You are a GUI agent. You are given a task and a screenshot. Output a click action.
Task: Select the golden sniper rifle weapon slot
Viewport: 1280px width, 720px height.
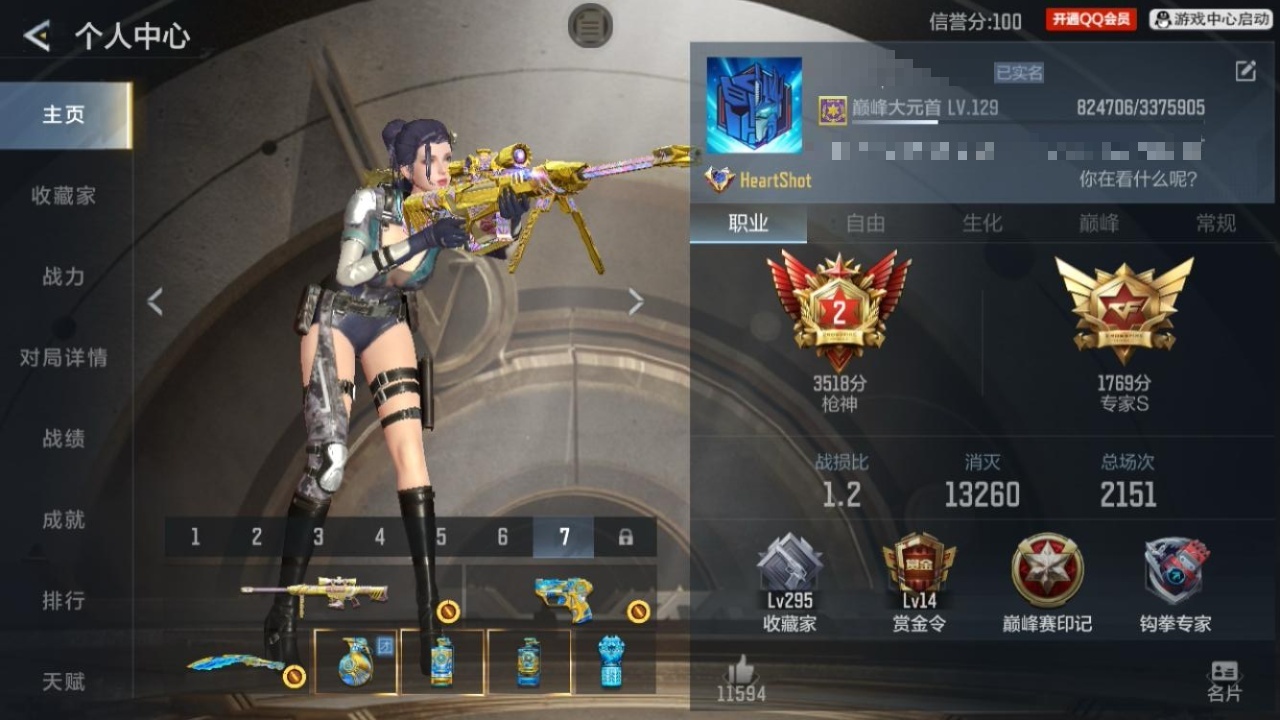[x=315, y=594]
